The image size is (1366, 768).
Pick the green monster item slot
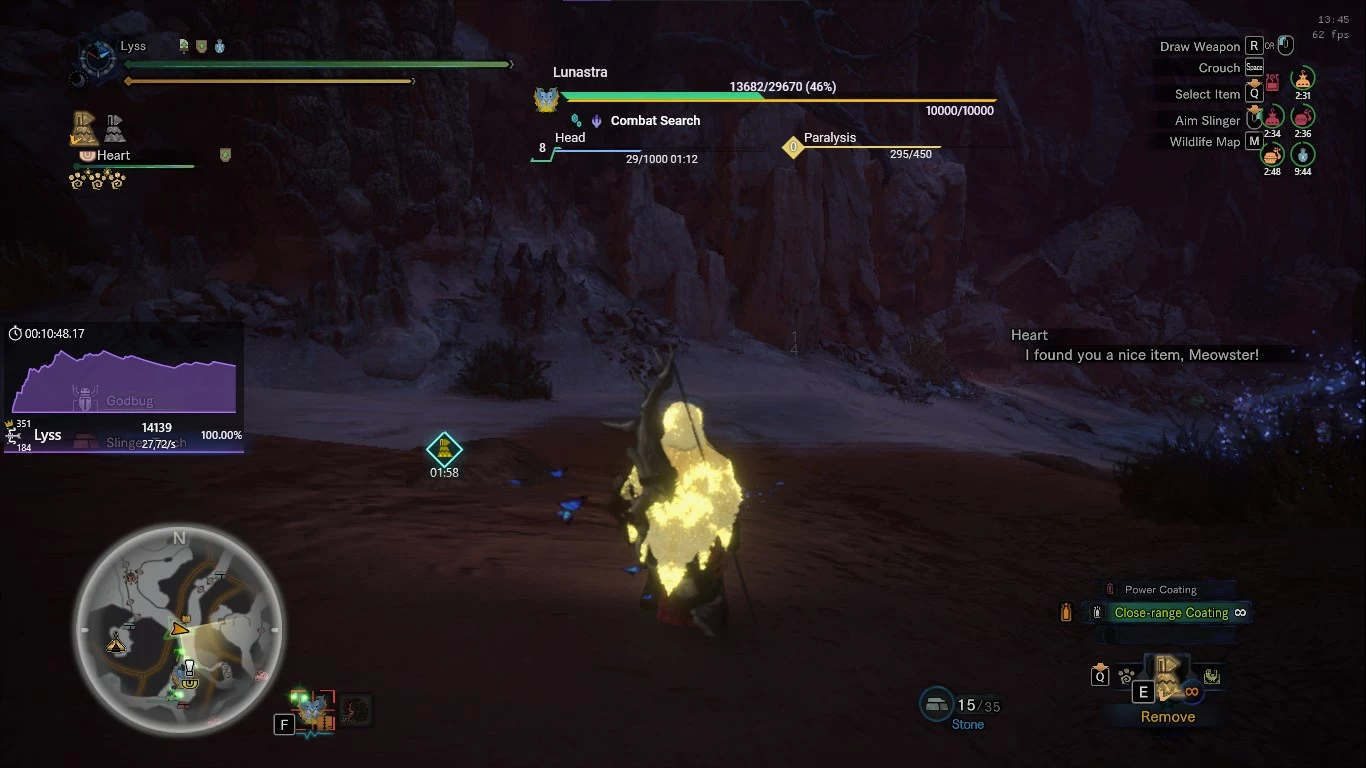[x=1212, y=677]
